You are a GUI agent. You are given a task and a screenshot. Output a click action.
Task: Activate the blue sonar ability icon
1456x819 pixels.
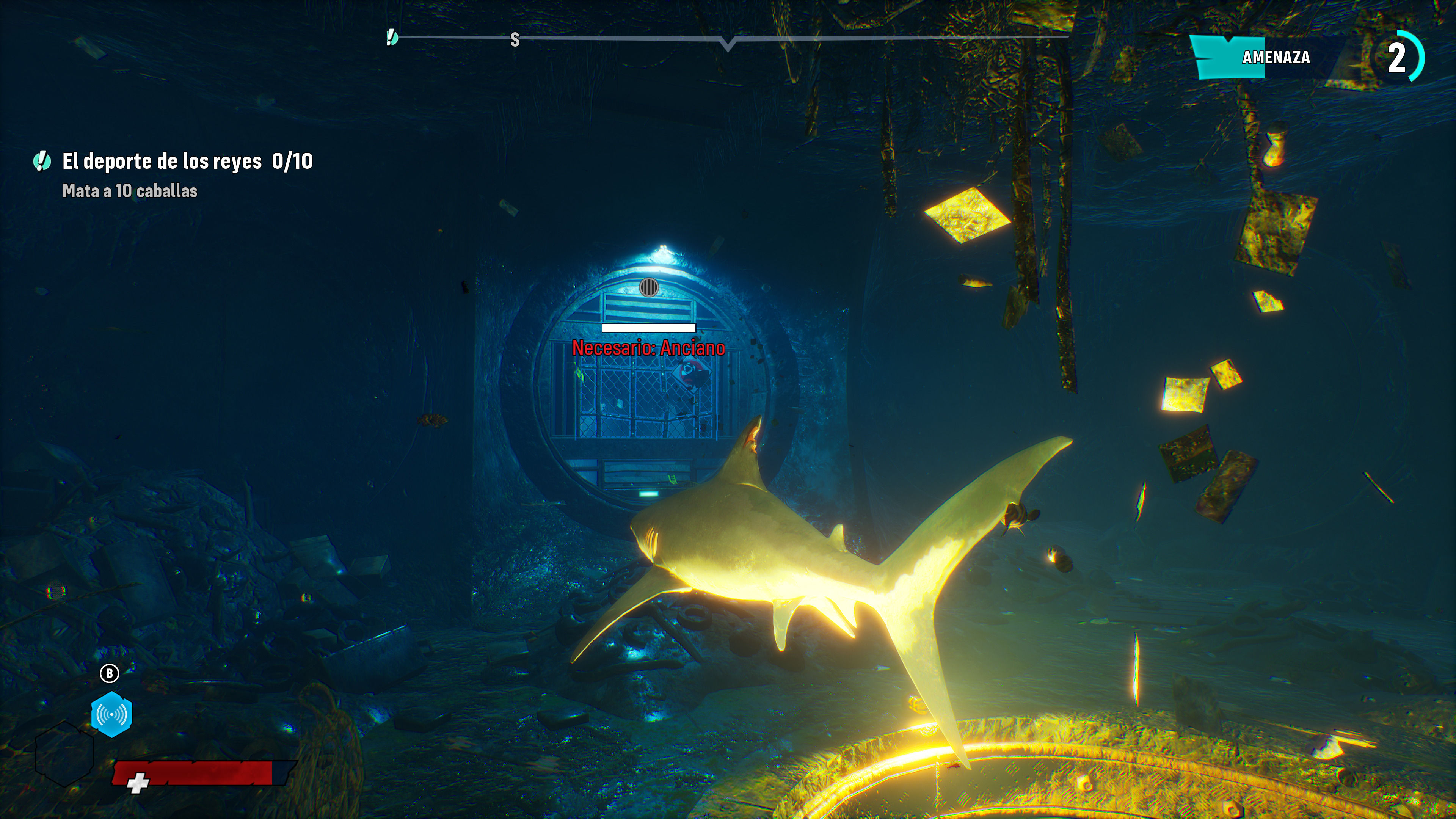click(112, 714)
